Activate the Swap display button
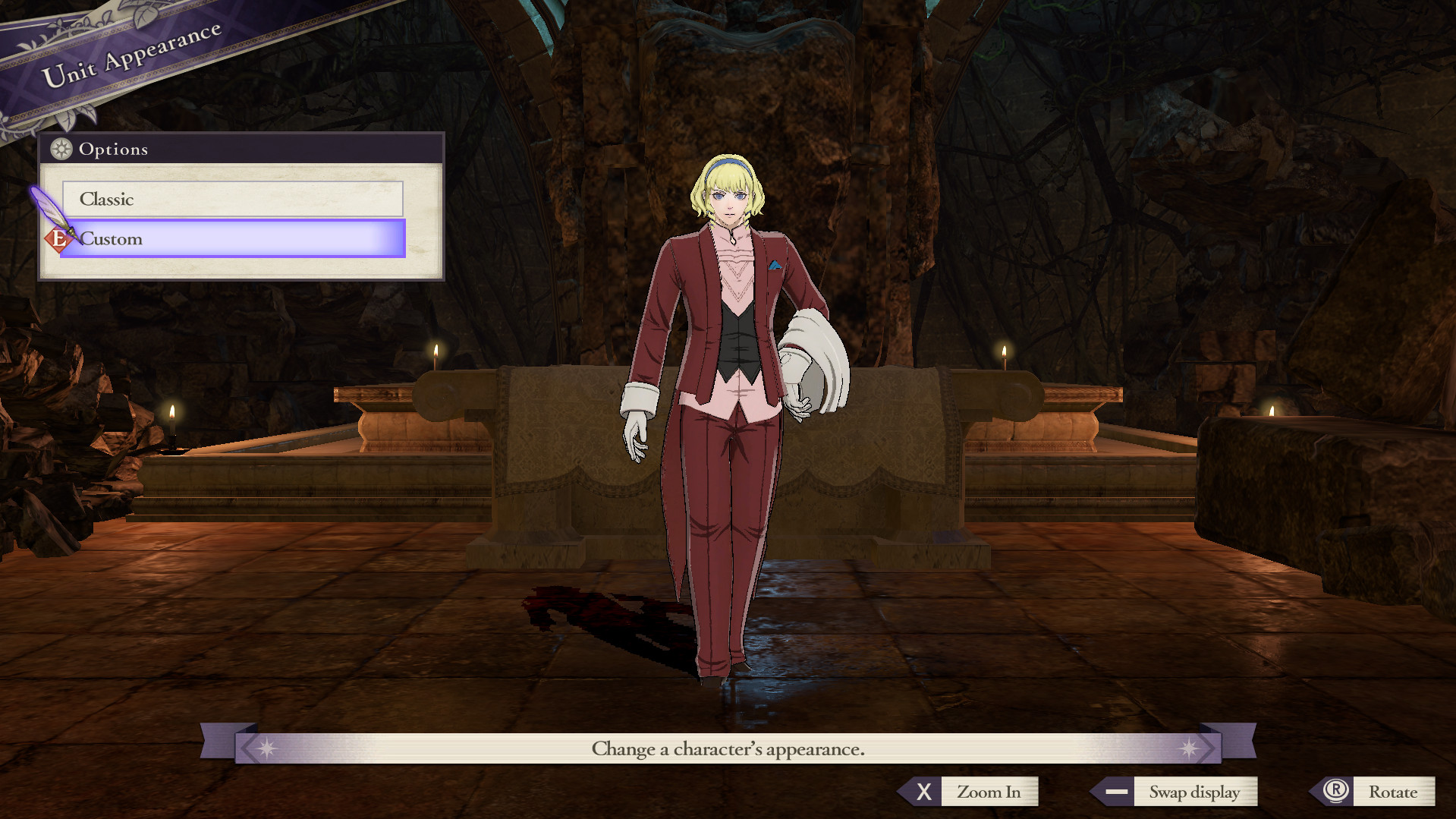The width and height of the screenshot is (1456, 819). tap(1196, 792)
